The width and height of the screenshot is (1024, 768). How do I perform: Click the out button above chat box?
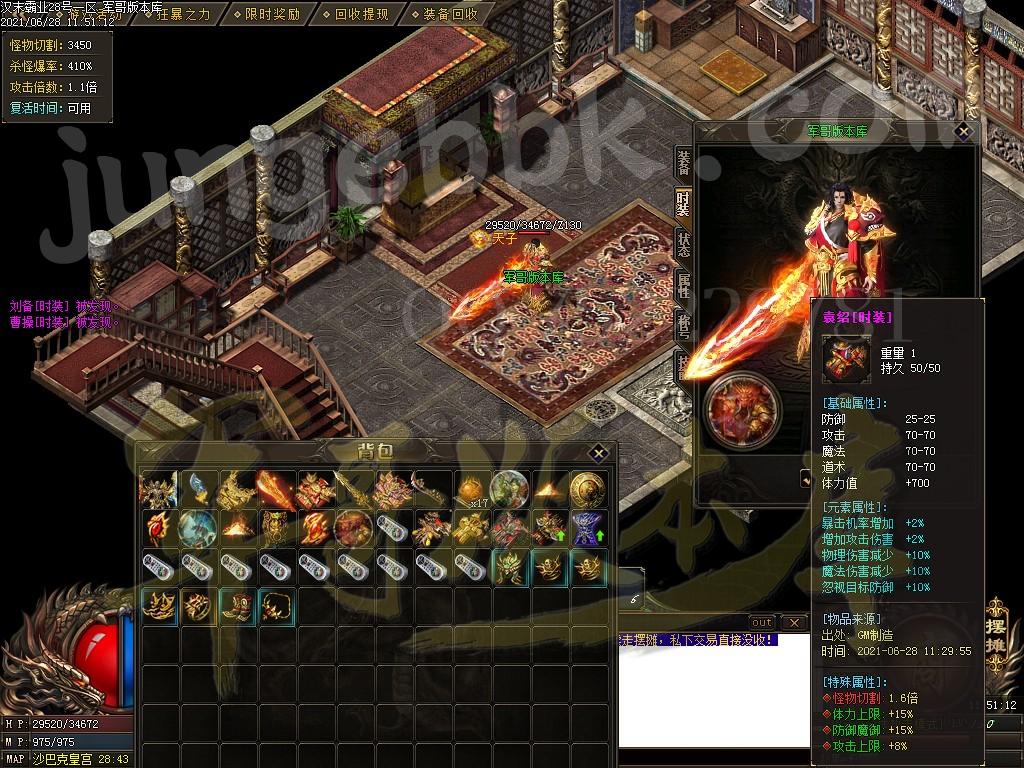(762, 623)
